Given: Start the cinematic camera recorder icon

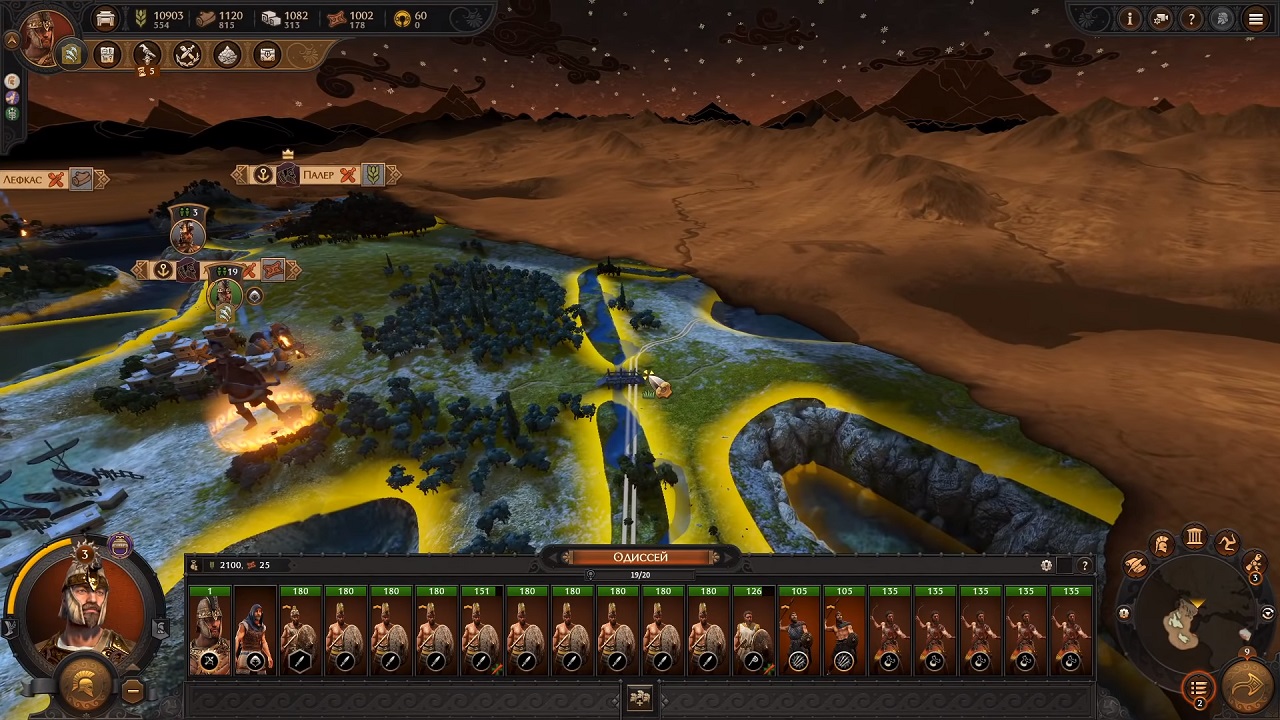Looking at the screenshot, I should coord(1160,18).
